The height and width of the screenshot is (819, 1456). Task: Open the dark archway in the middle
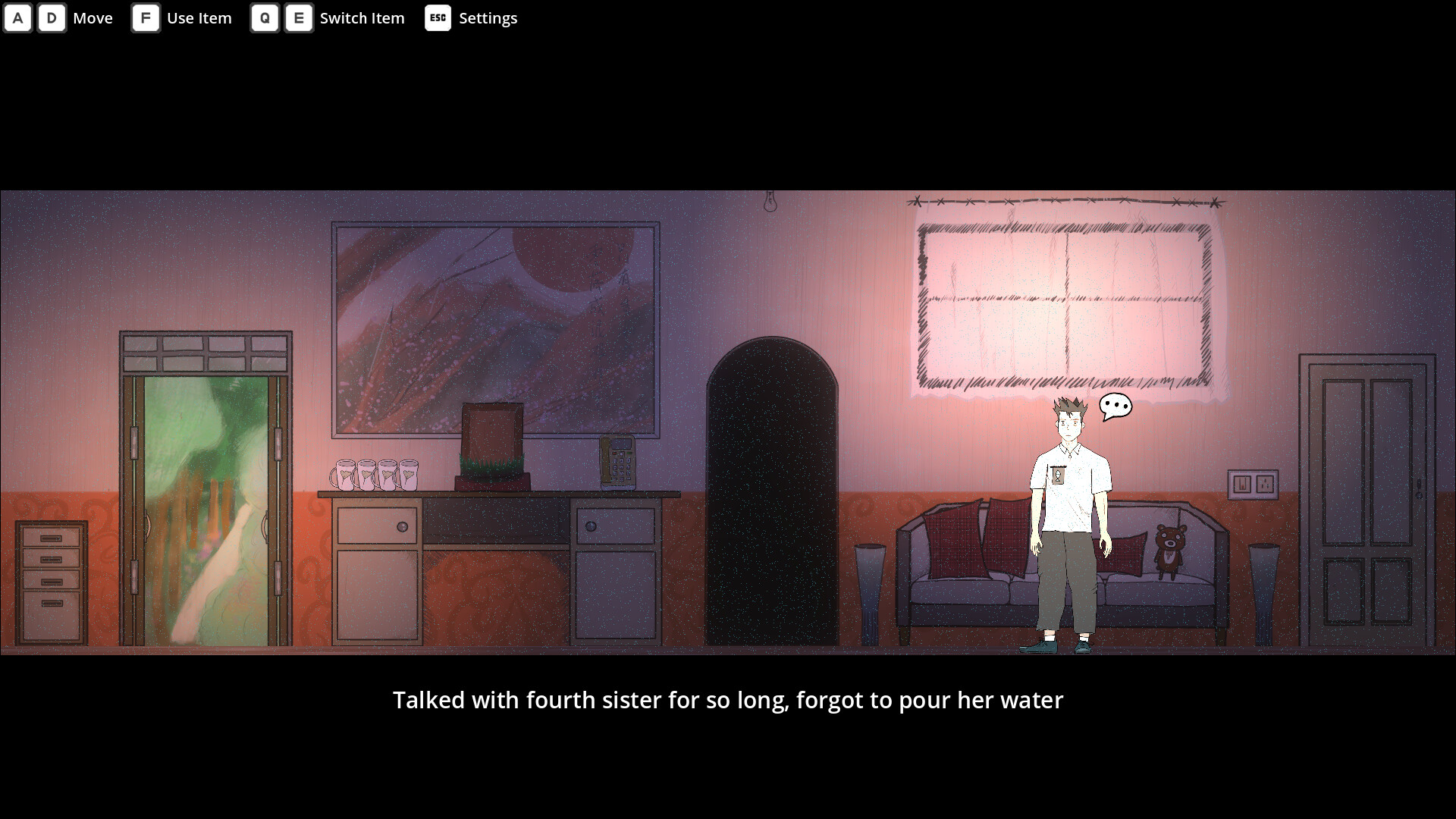click(772, 493)
